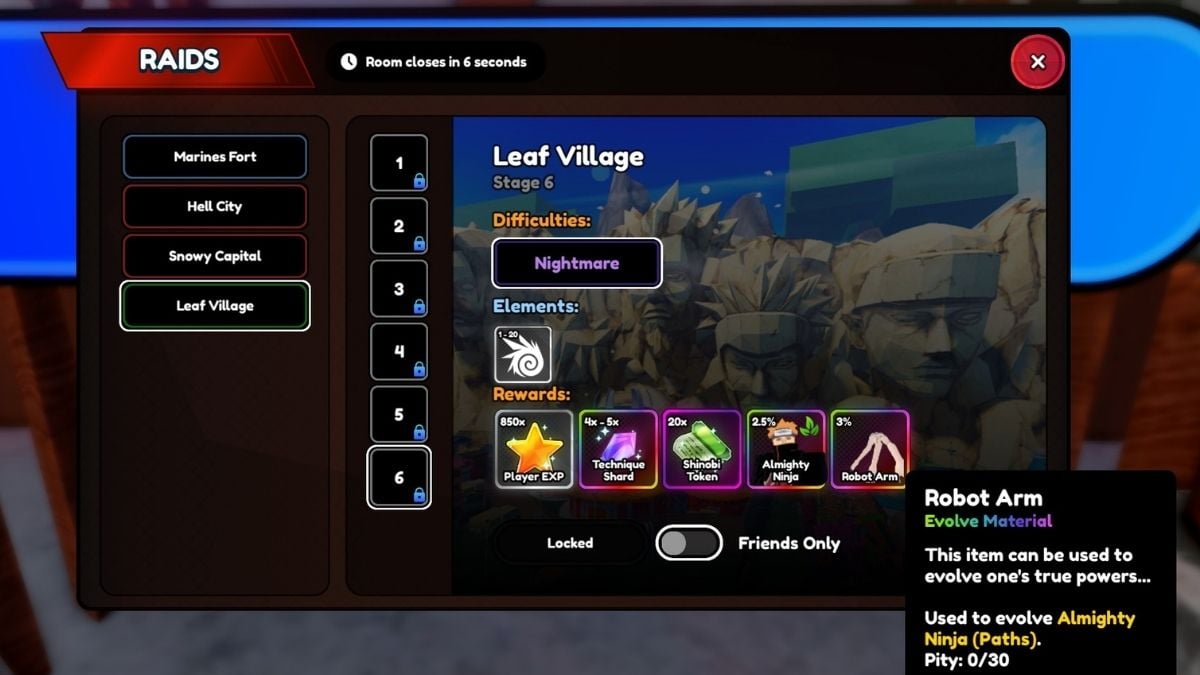This screenshot has width=1200, height=675.
Task: View the Shinobi Token reward
Action: [x=702, y=449]
